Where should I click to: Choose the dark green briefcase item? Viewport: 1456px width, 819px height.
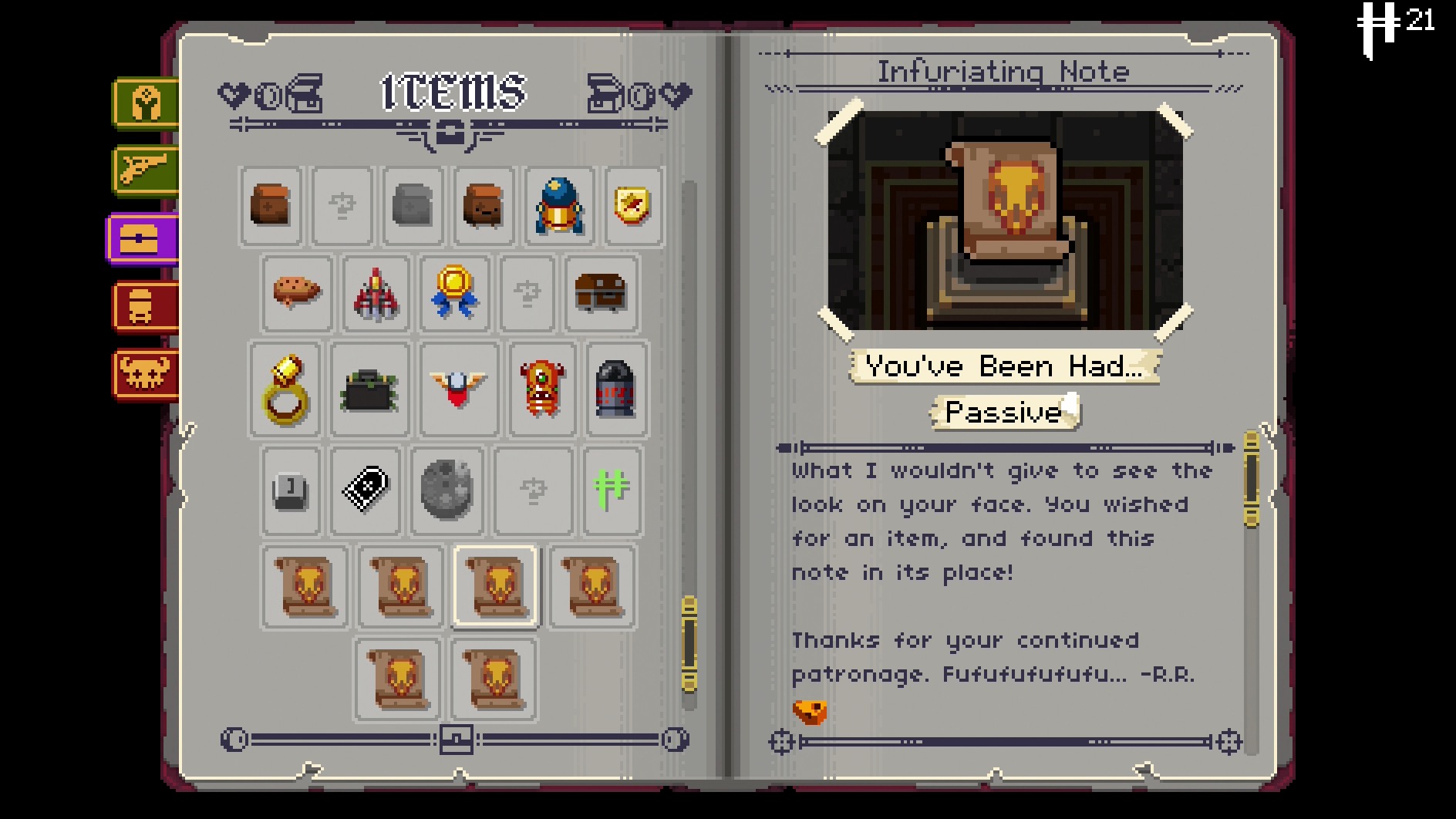369,389
